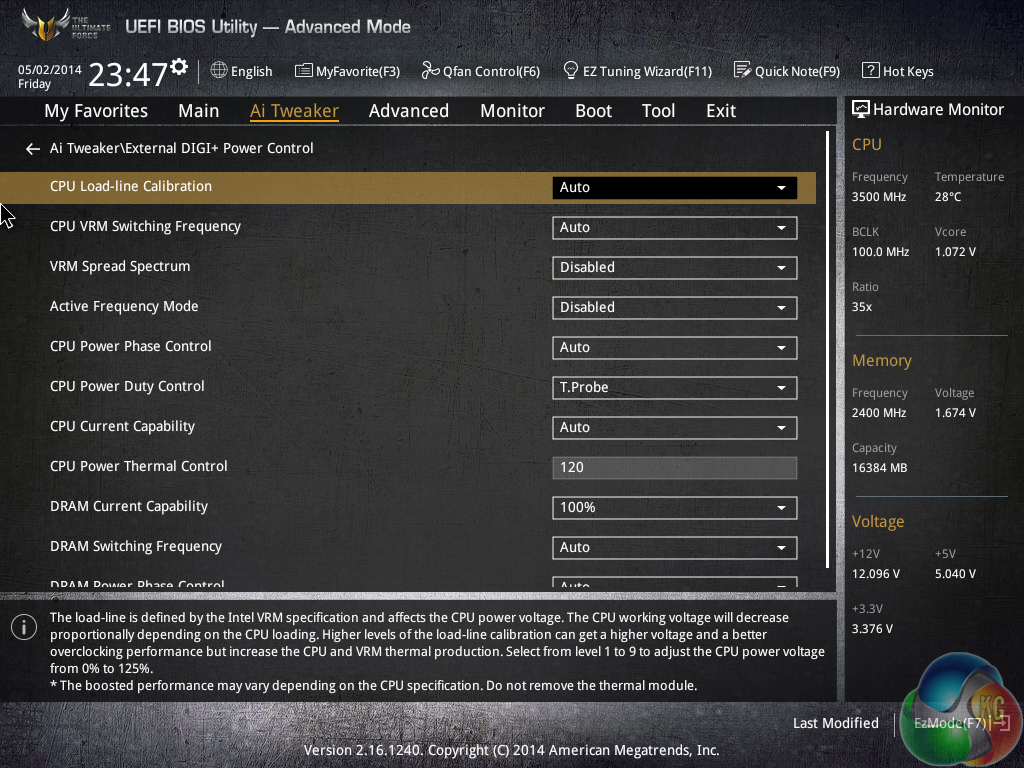Switch to the Main tab
This screenshot has width=1024, height=768.
point(198,111)
